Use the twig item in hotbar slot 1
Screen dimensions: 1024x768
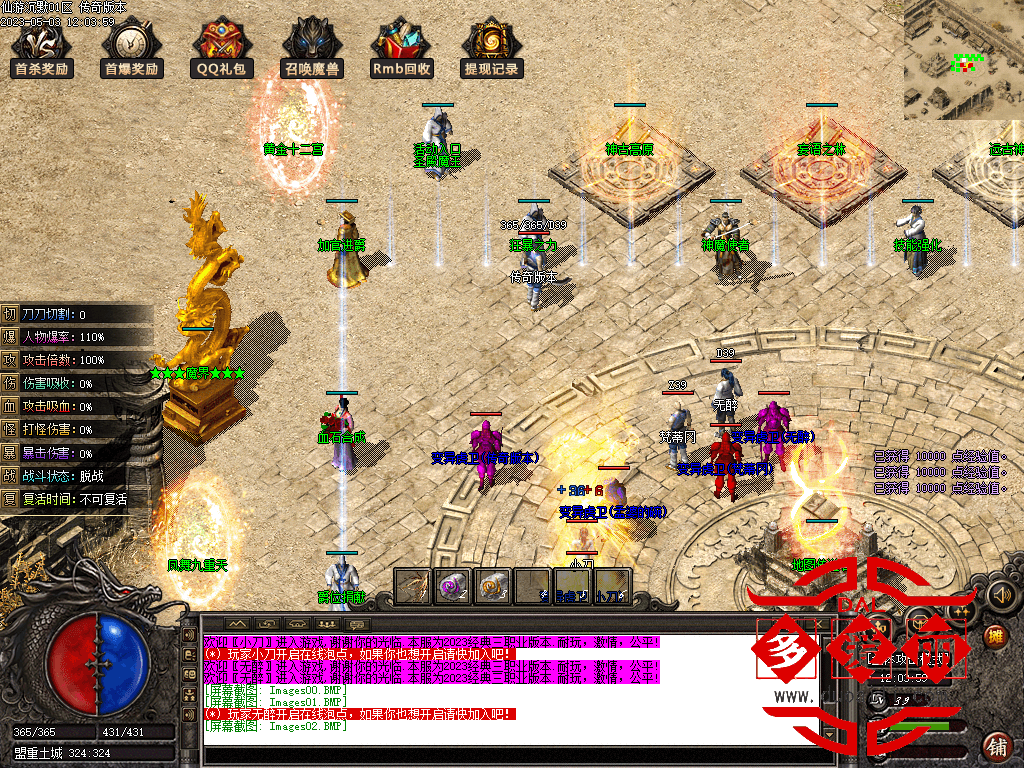click(412, 587)
